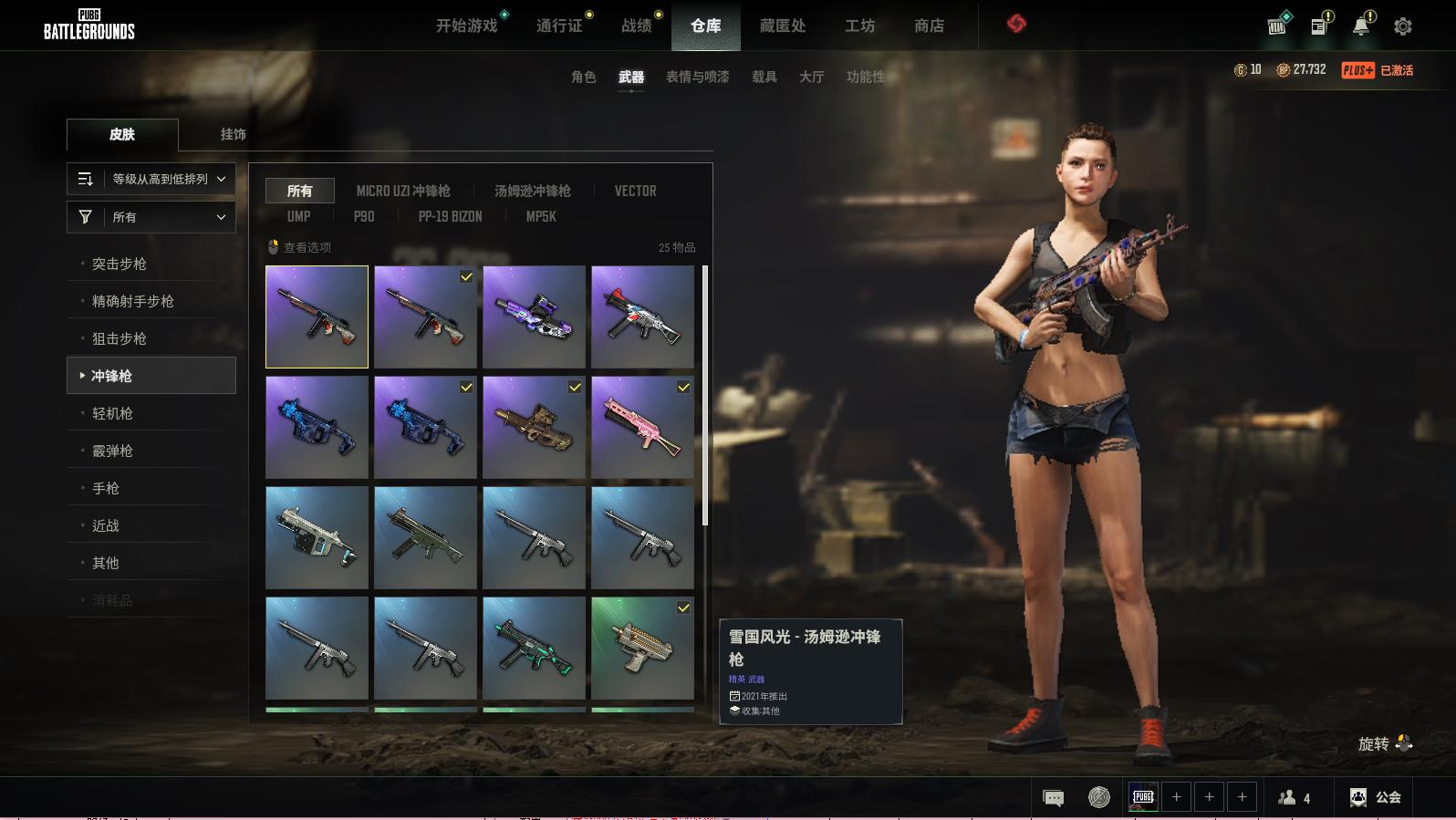Image resolution: width=1456 pixels, height=820 pixels.
Task: Choose the 狙击步枪 sniper rifle category
Action: 120,338
